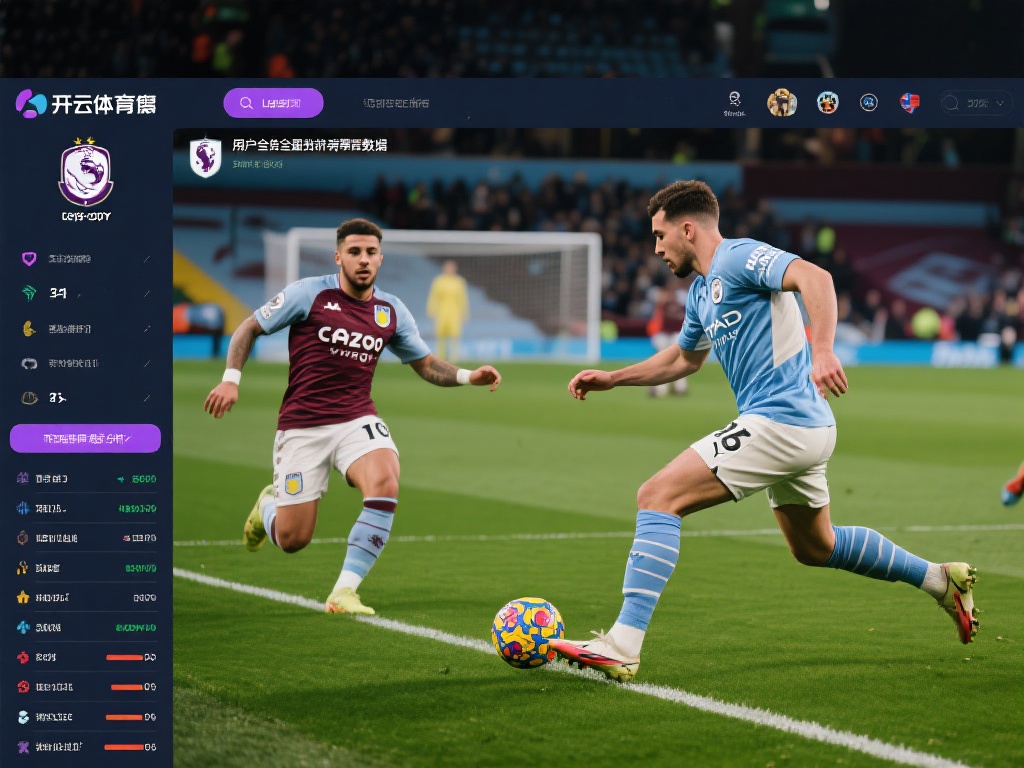Select the bottom list row with purple X icon

[85, 746]
